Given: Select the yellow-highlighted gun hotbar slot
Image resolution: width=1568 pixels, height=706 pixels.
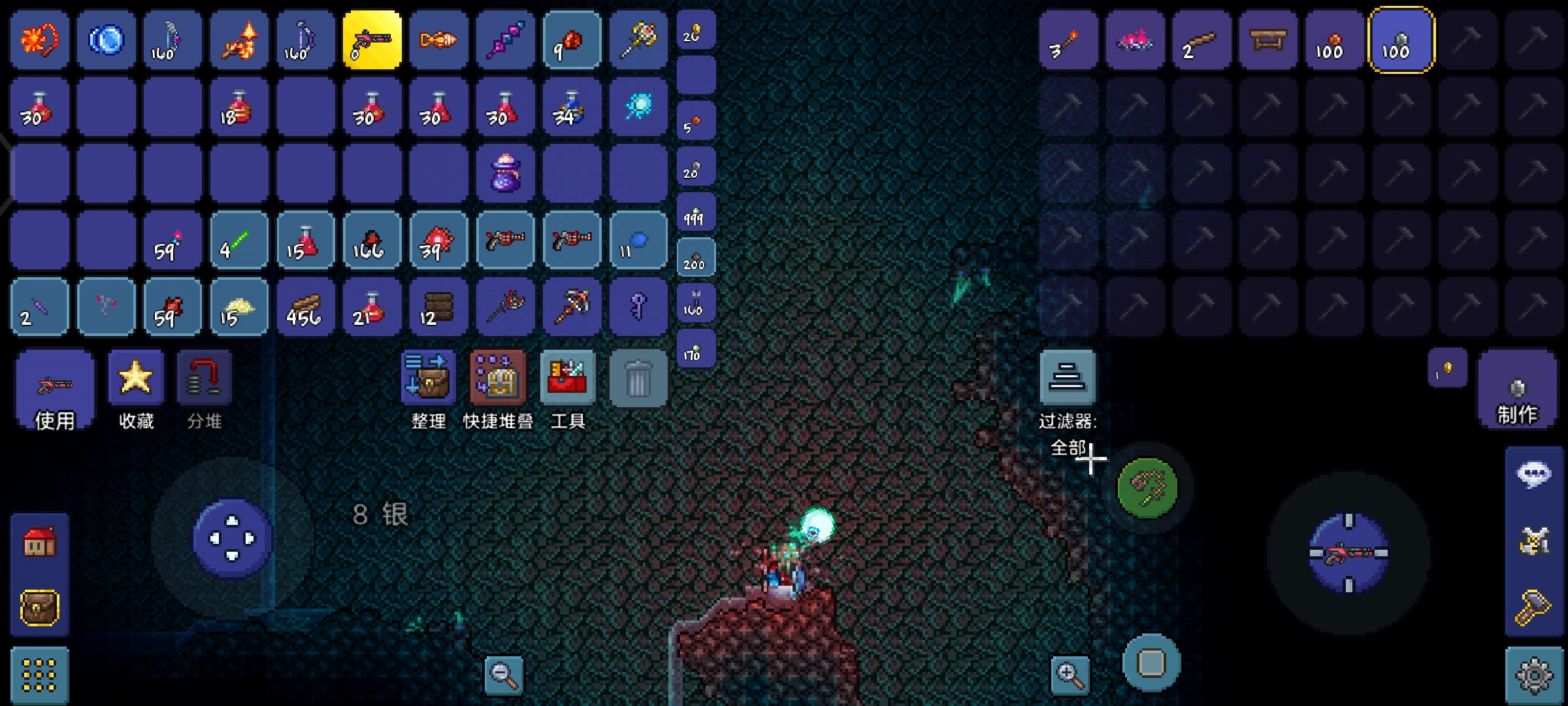Looking at the screenshot, I should pos(372,41).
